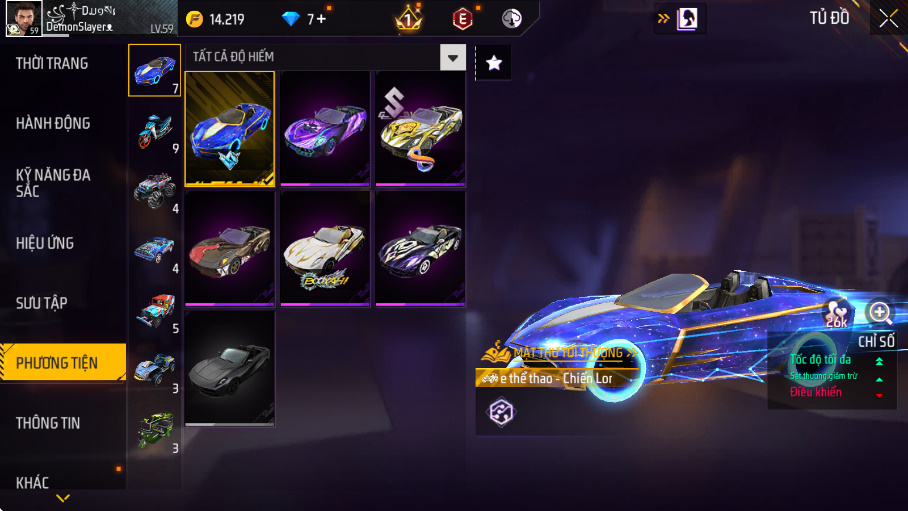Switch to the Hành Động tab
908x511 pixels.
pyautogui.click(x=53, y=124)
